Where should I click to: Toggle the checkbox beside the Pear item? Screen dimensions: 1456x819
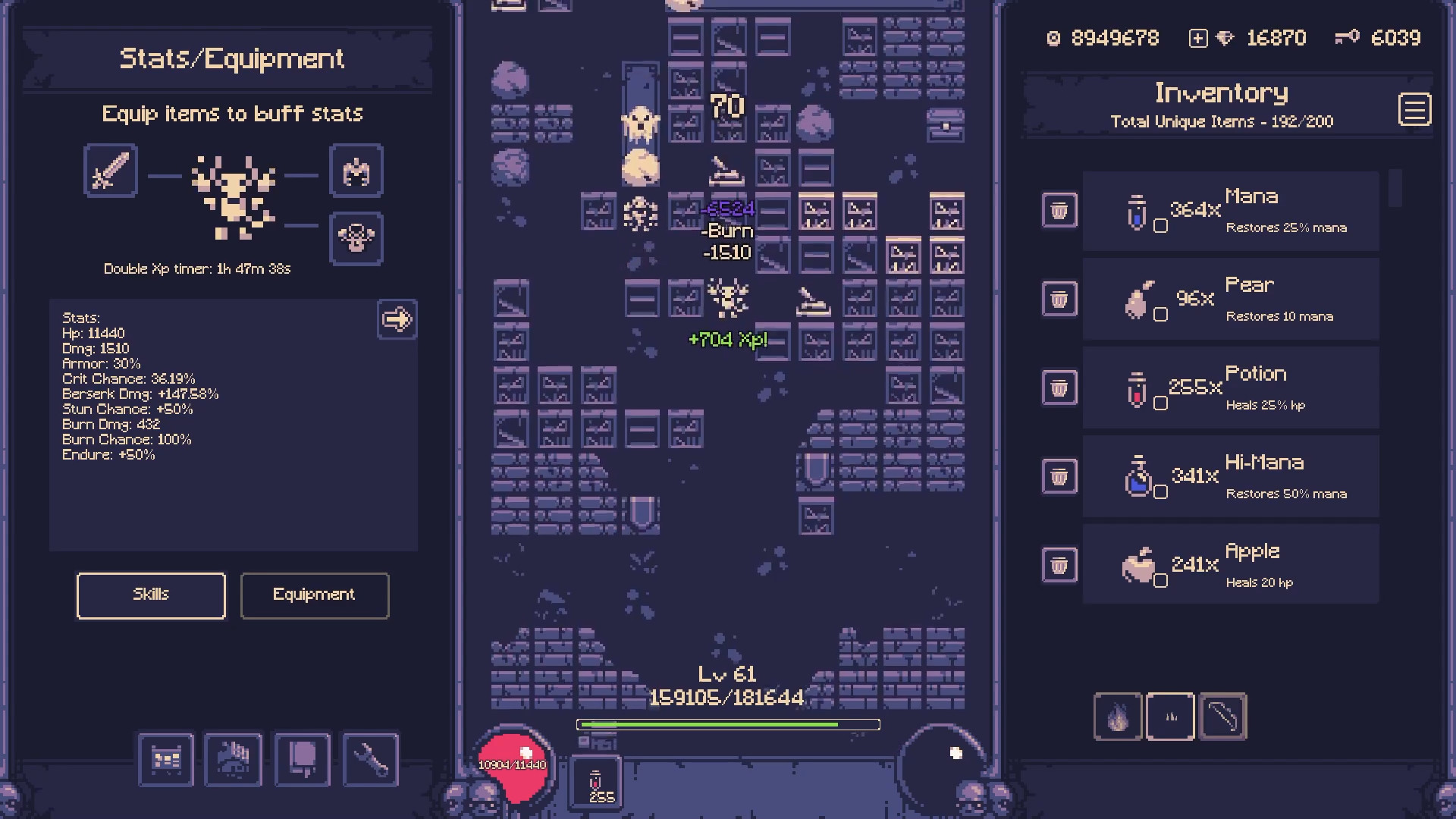(1161, 312)
